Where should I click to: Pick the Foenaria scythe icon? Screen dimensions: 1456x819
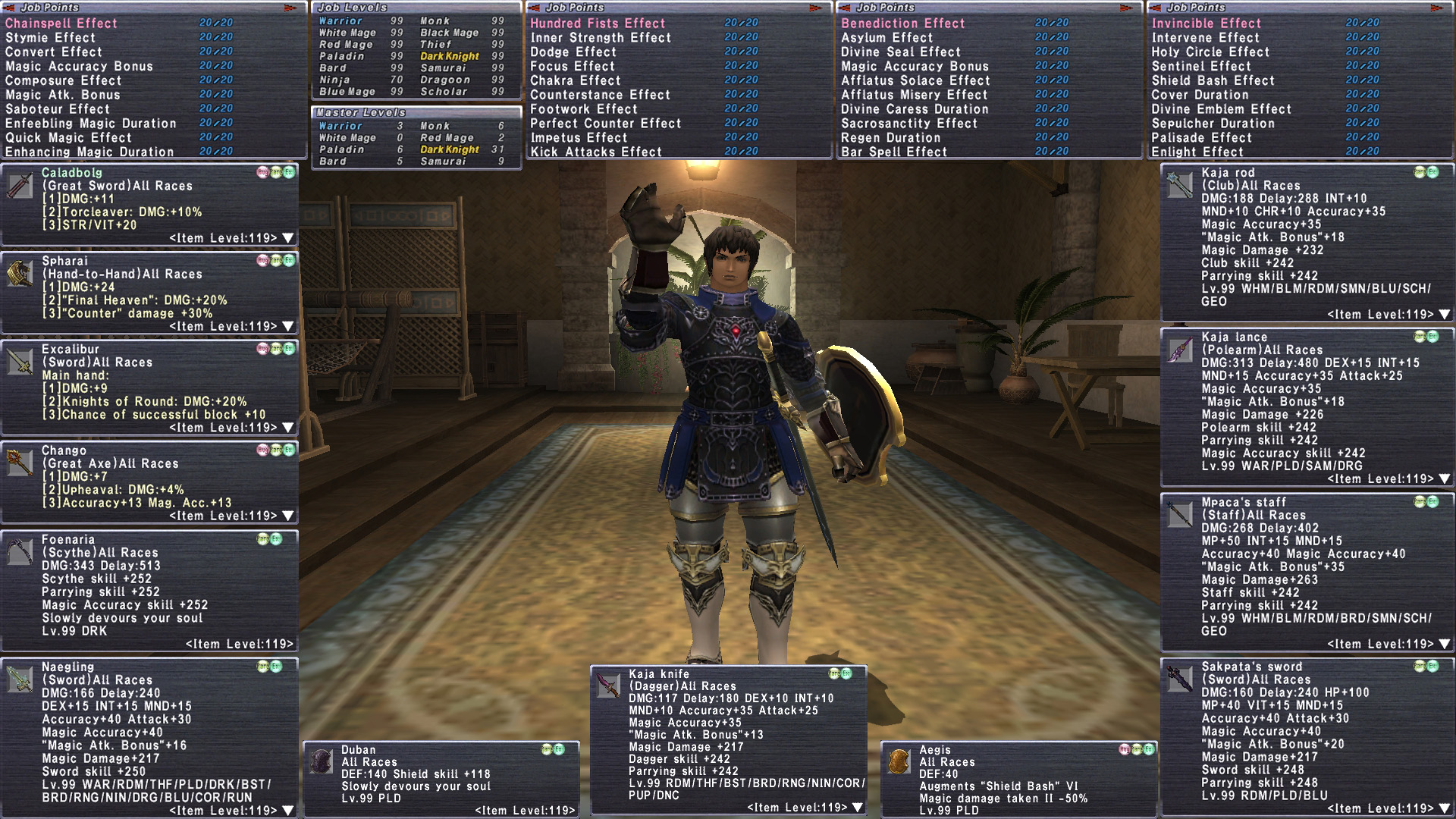tap(20, 552)
